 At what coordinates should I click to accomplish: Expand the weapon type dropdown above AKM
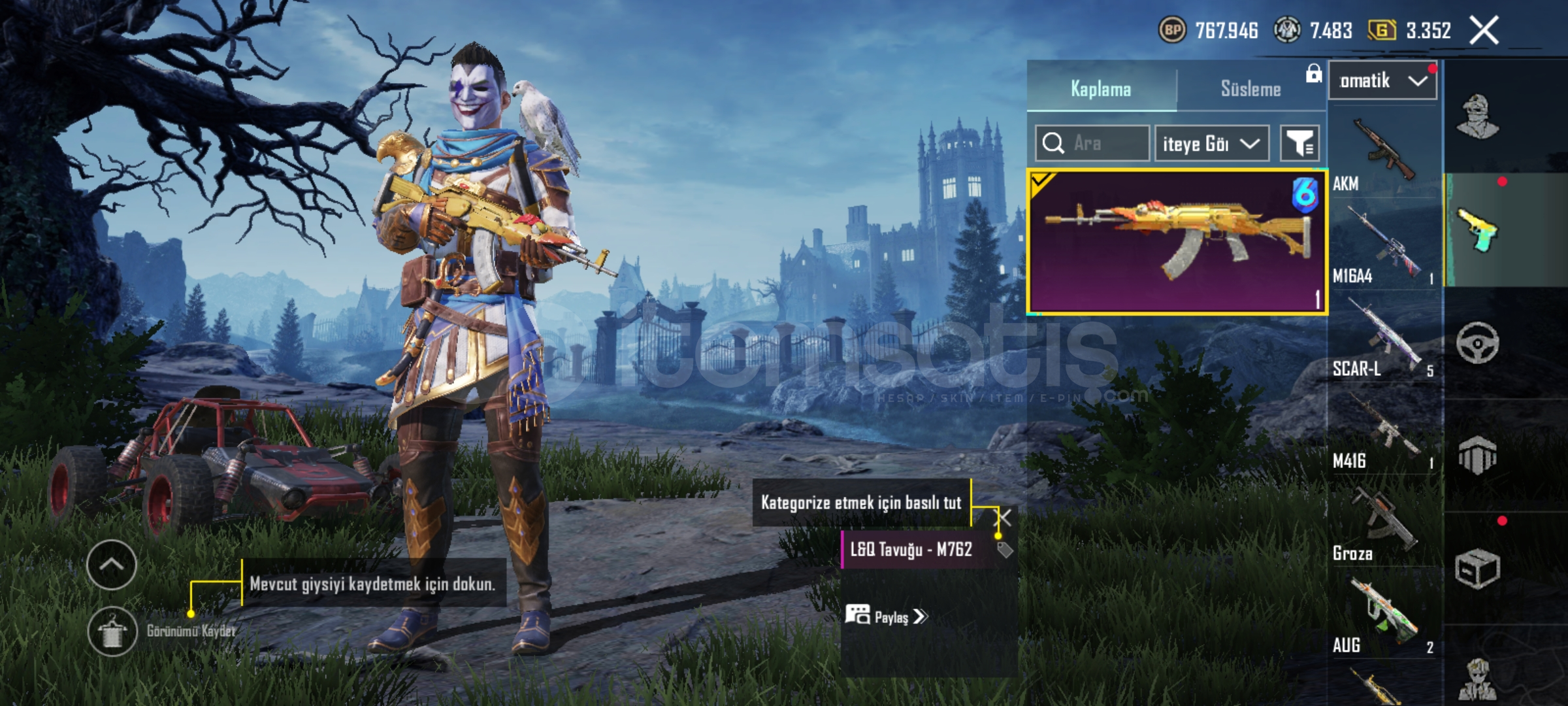(x=1382, y=81)
